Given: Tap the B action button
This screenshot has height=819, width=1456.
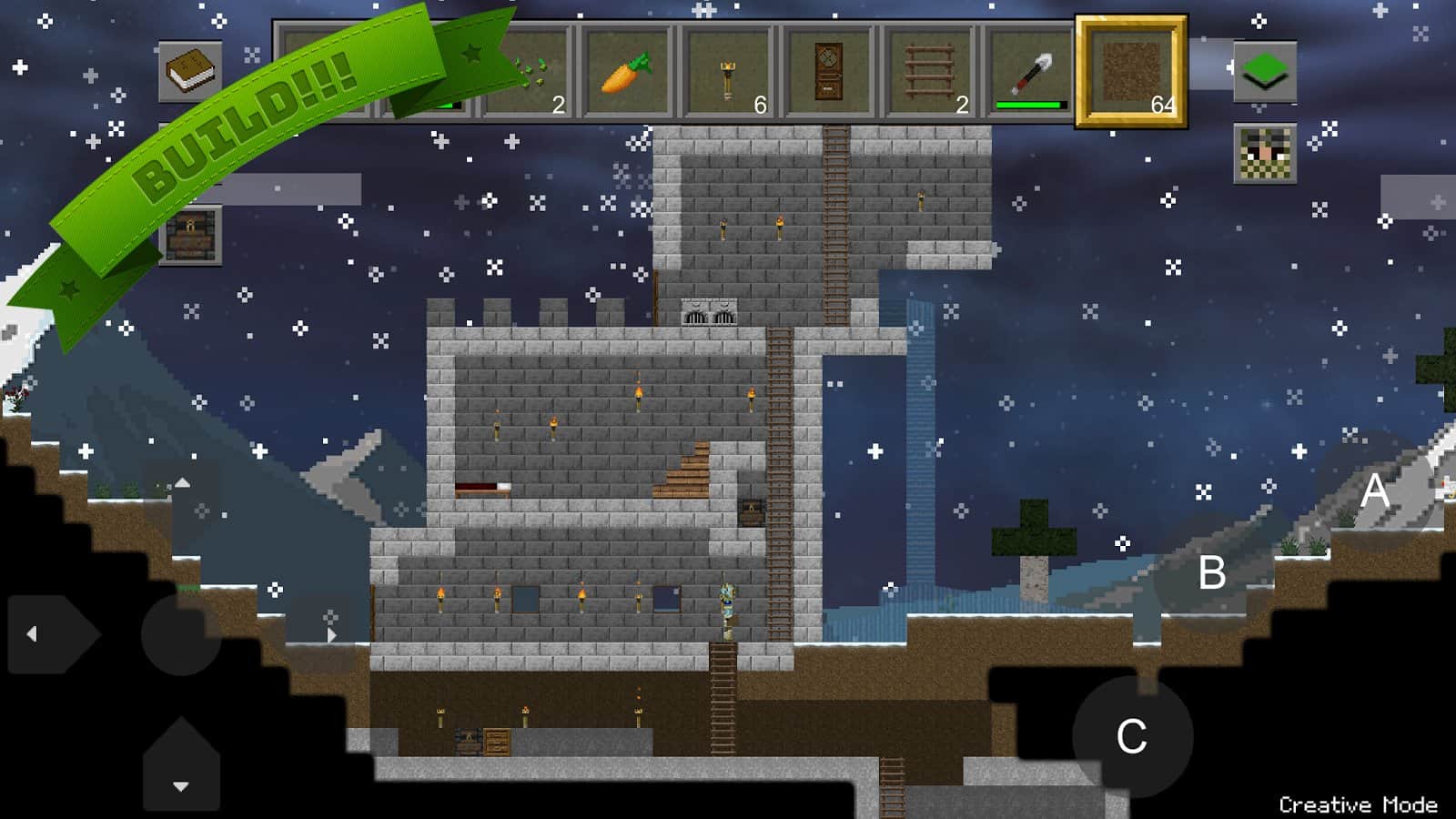Looking at the screenshot, I should [x=1211, y=573].
